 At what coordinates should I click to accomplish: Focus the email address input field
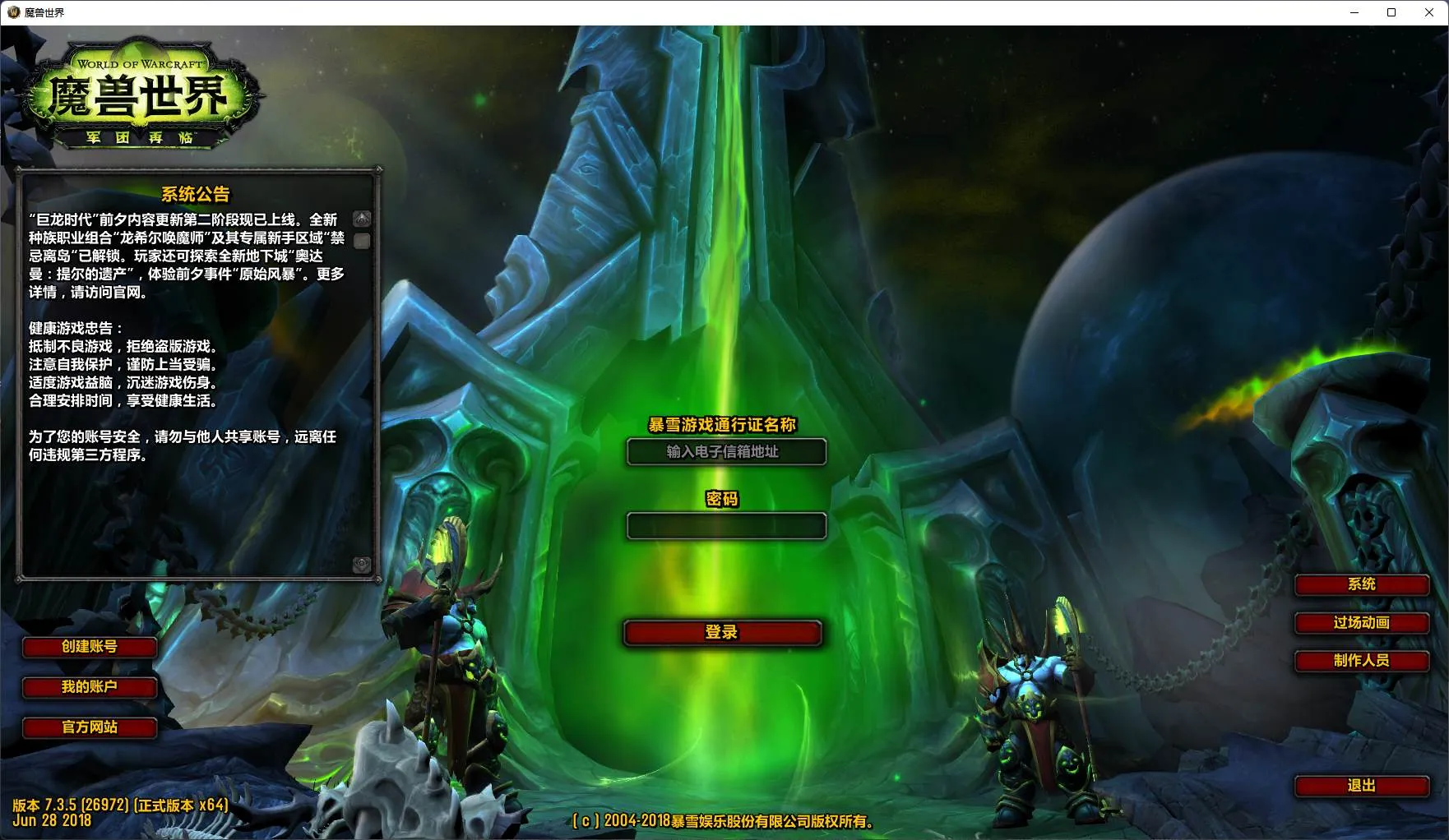tap(726, 451)
